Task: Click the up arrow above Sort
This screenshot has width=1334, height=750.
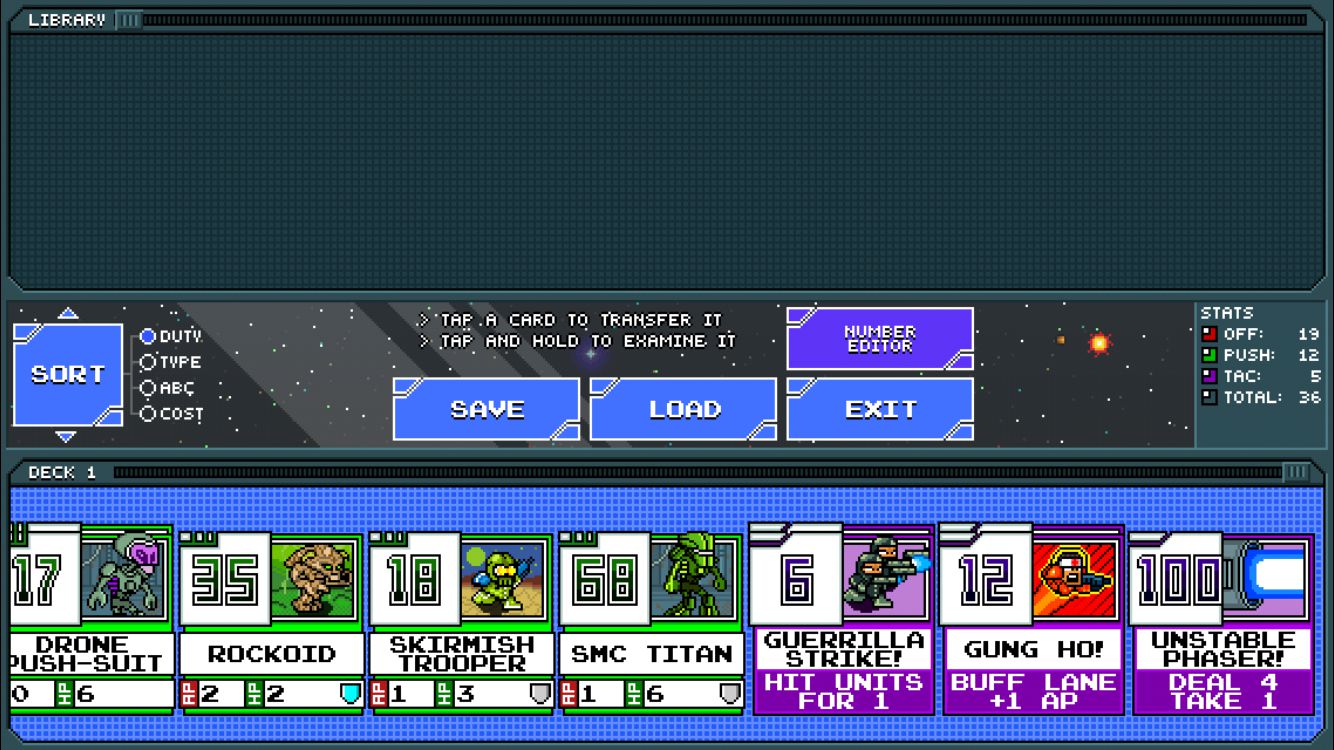Action: [x=67, y=313]
